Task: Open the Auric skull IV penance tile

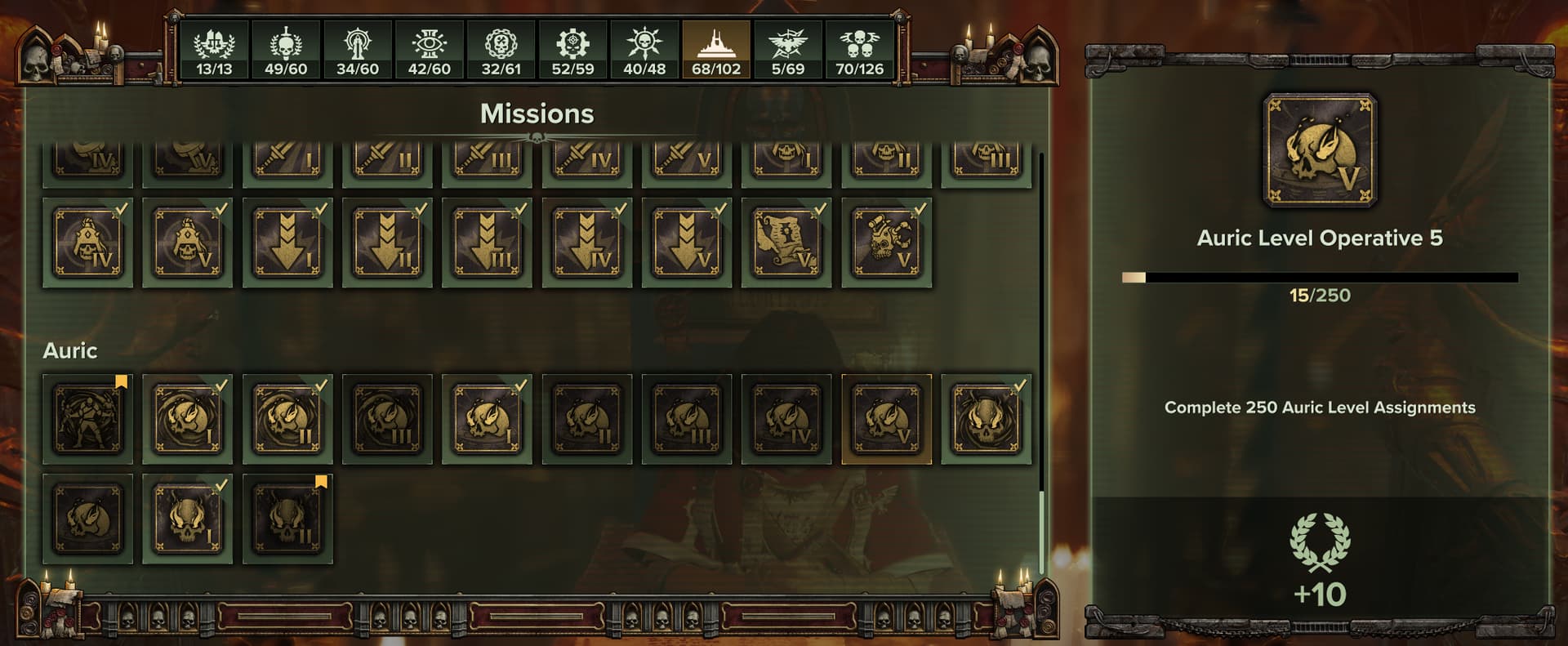Action: click(786, 419)
